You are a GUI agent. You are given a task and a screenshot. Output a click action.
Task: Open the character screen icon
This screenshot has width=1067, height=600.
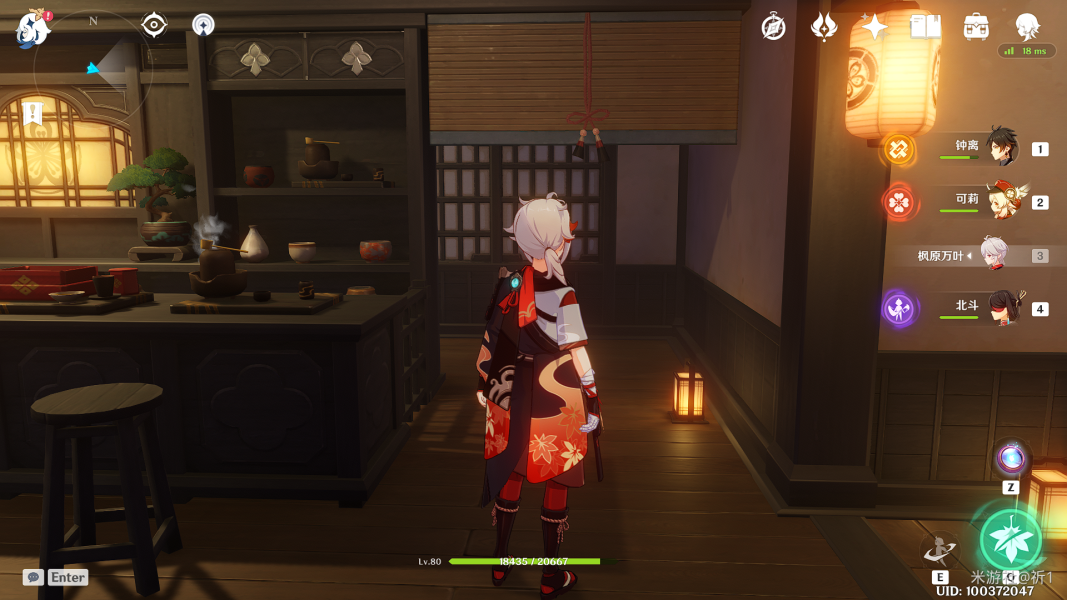[1027, 25]
